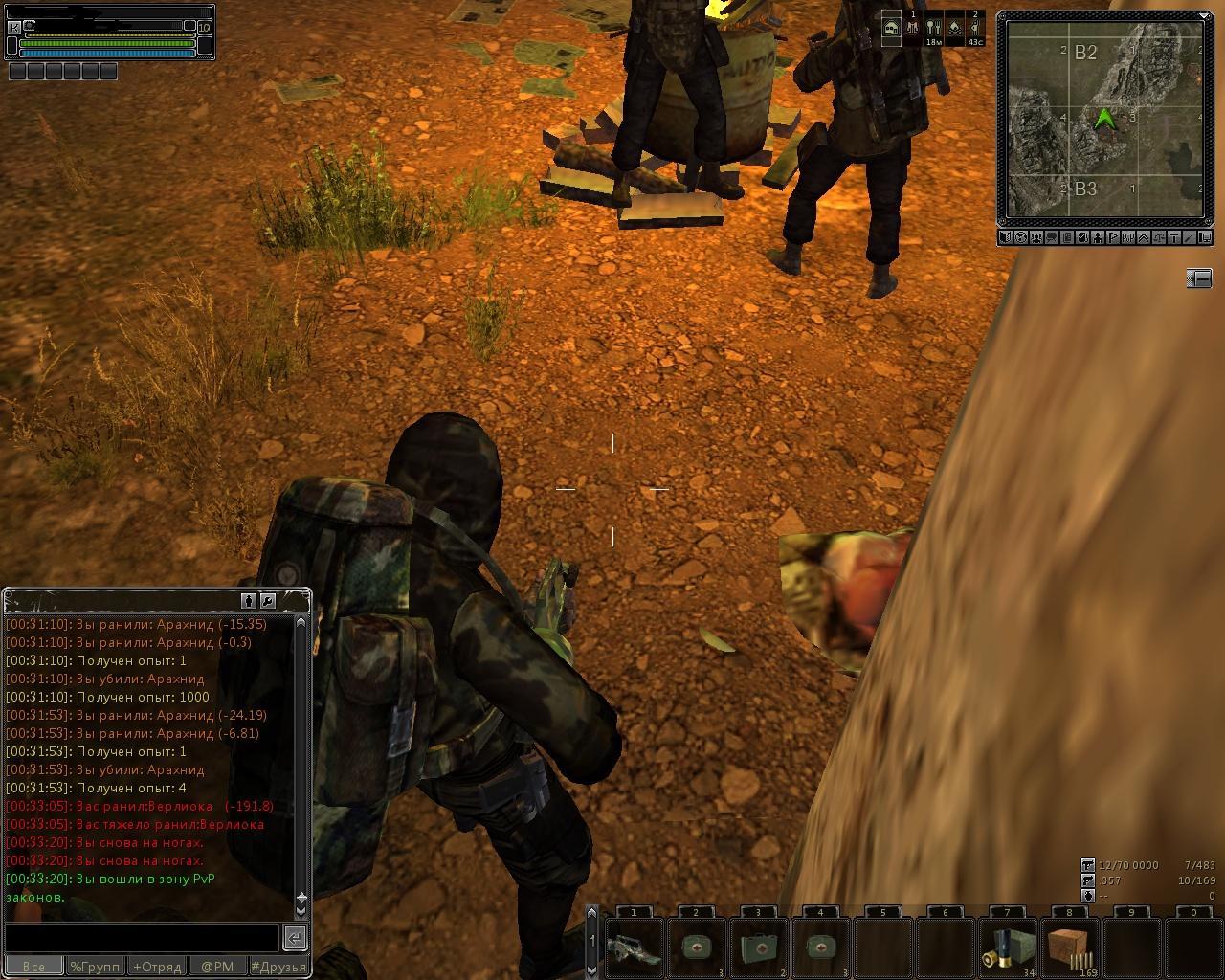Switch to the Все chat tab
The image size is (1225, 980).
33,967
